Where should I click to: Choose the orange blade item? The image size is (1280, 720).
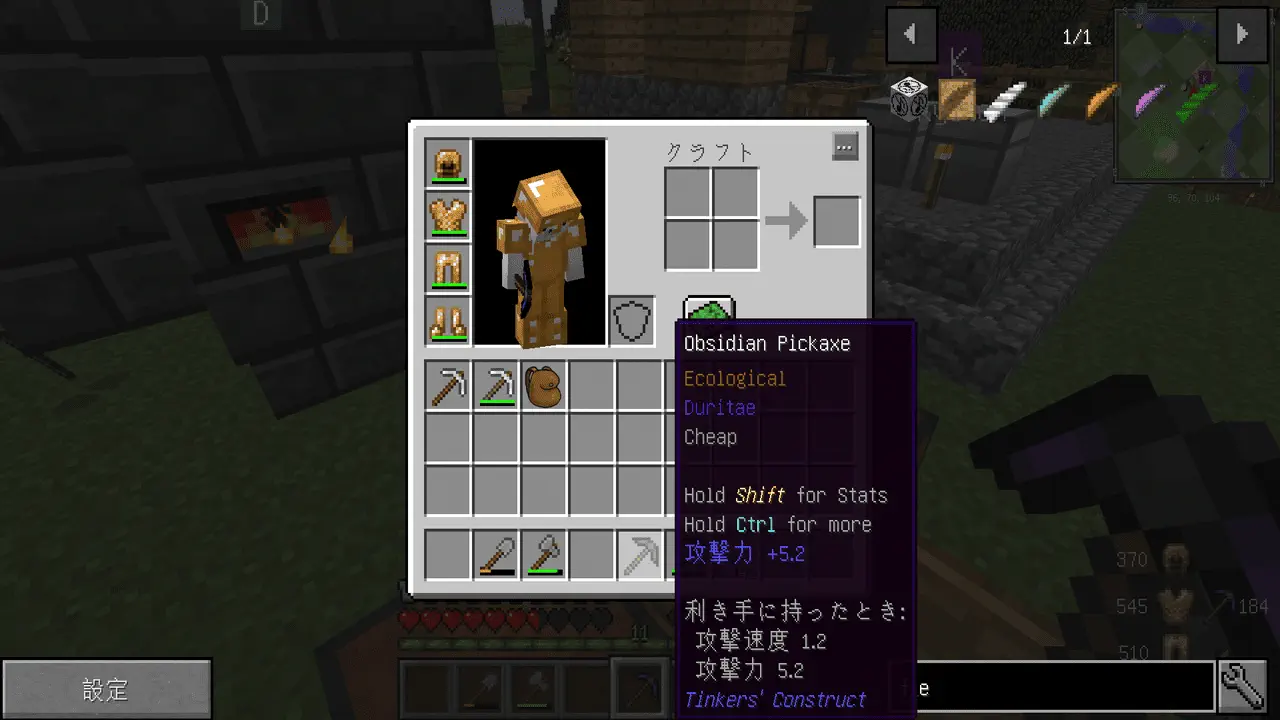pos(1100,99)
